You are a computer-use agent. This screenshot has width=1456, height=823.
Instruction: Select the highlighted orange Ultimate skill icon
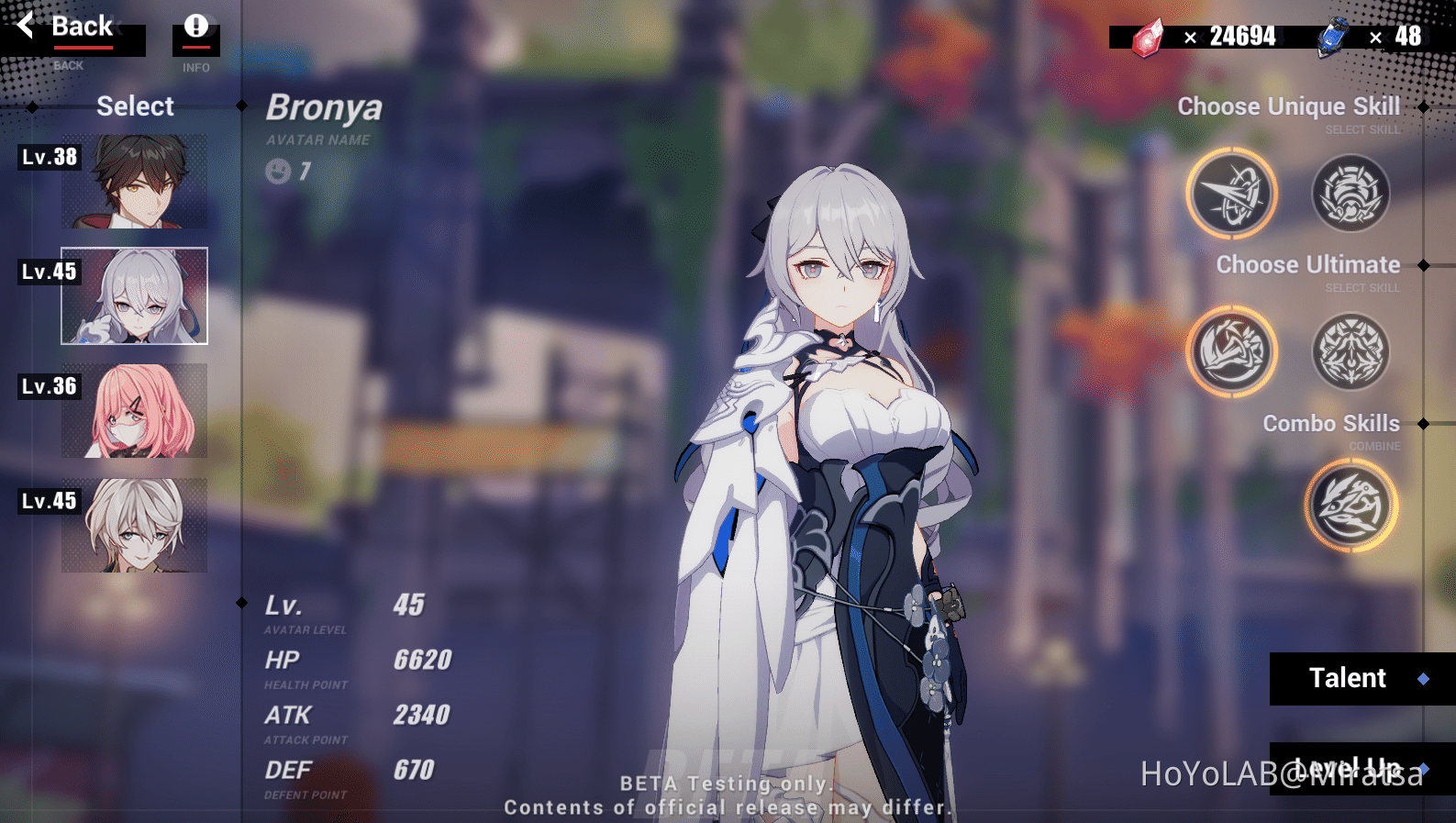pos(1232,351)
